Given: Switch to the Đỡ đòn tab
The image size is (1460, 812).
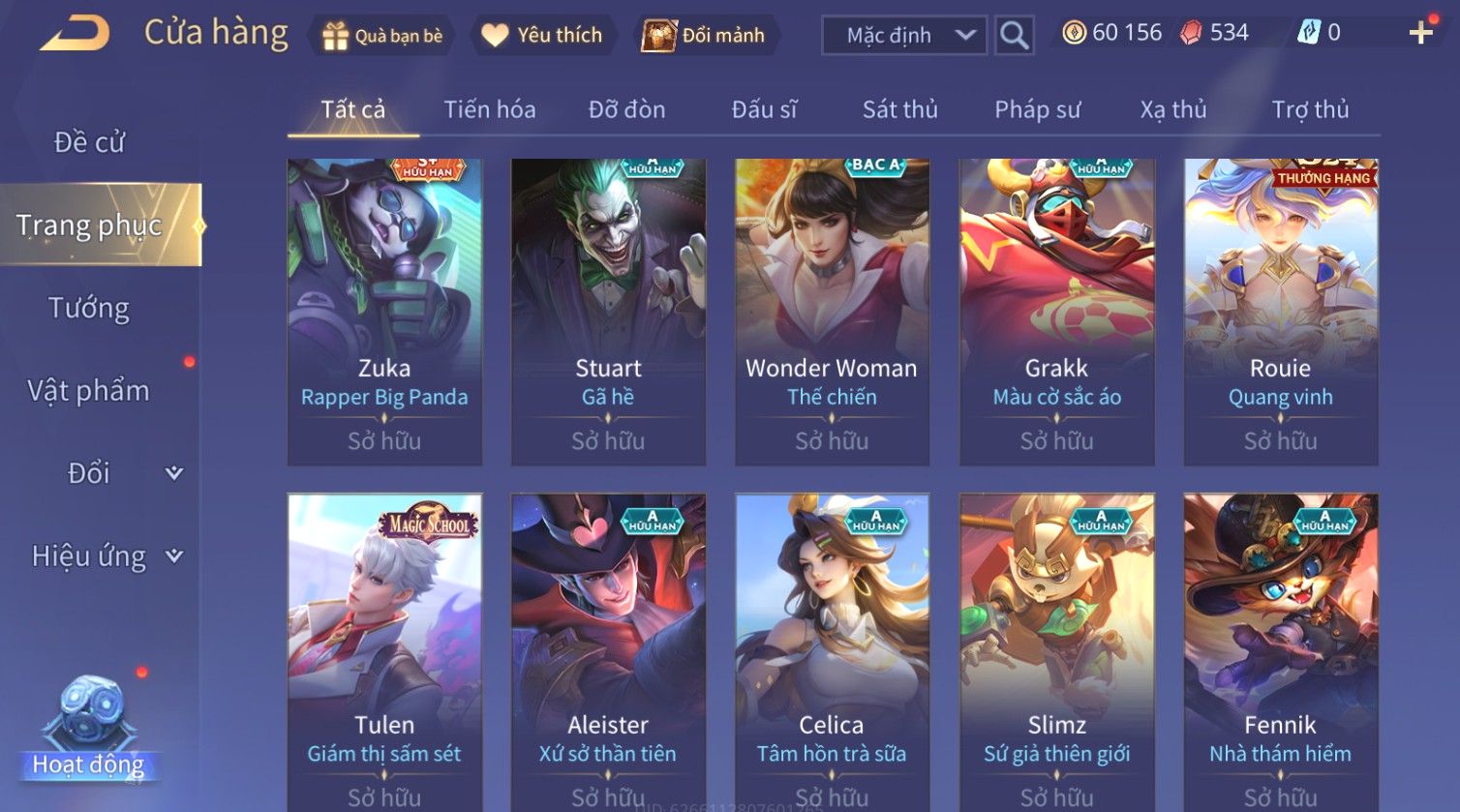Looking at the screenshot, I should (626, 109).
